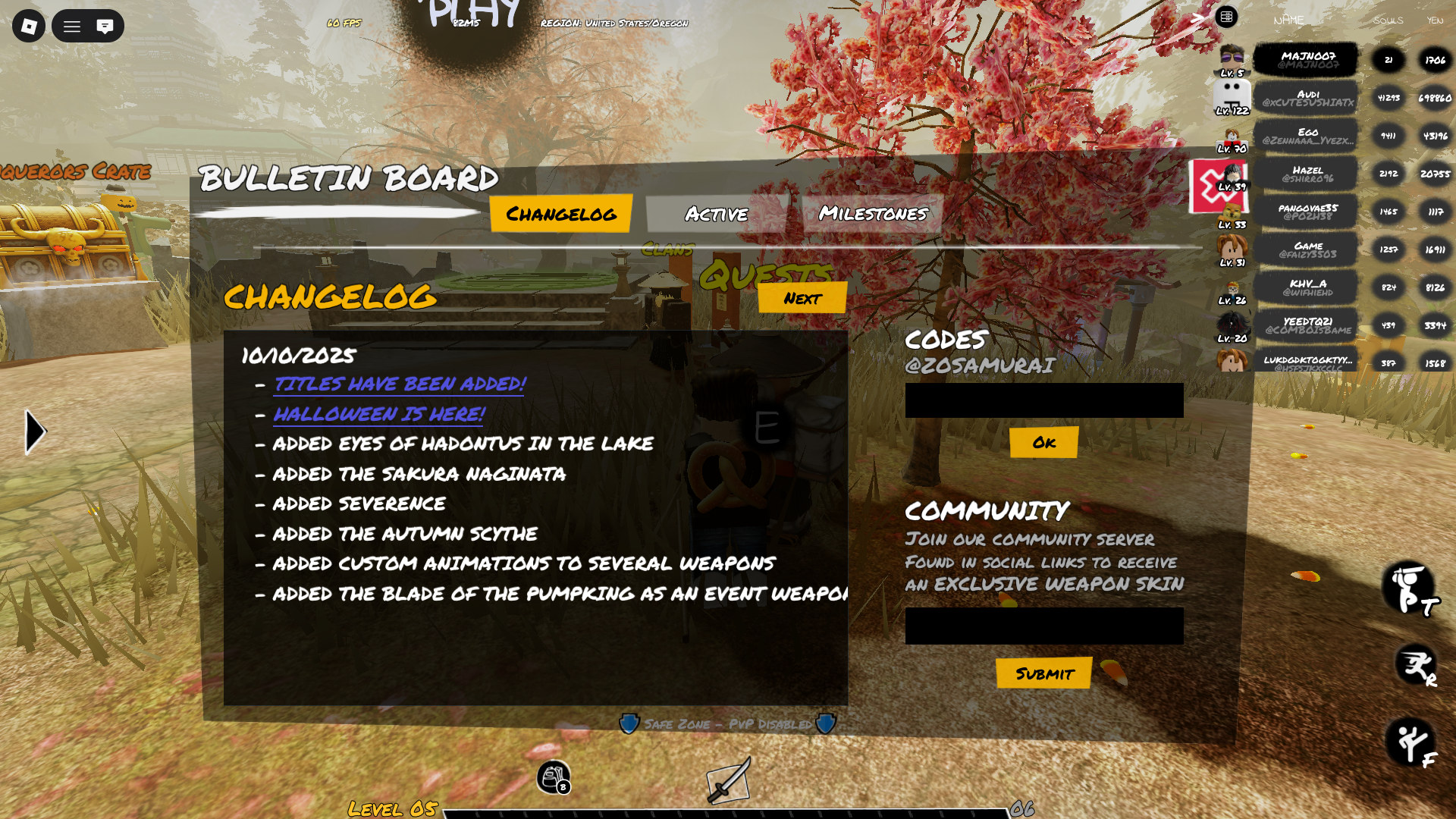Viewport: 1456px width, 819px height.
Task: Show the Milestones tab
Action: pyautogui.click(x=872, y=213)
